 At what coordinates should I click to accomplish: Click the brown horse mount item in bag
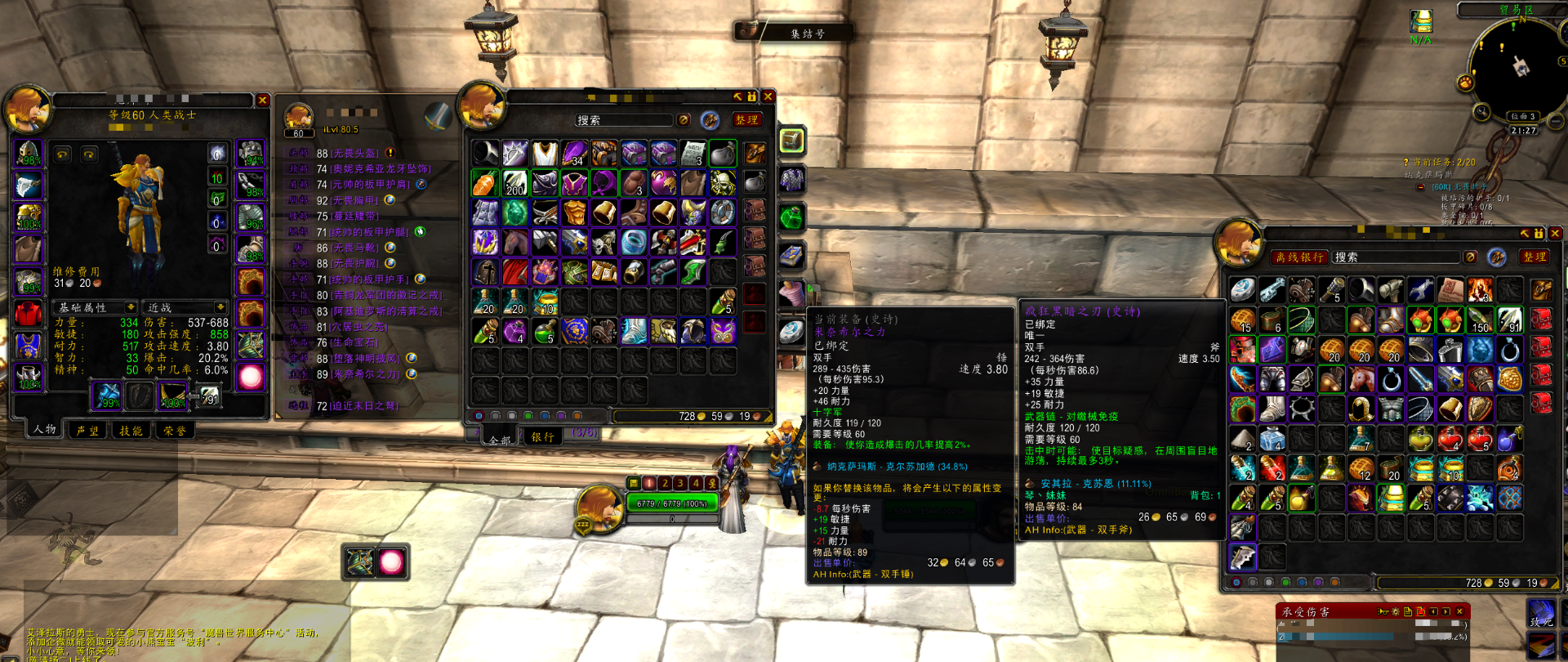tap(515, 242)
